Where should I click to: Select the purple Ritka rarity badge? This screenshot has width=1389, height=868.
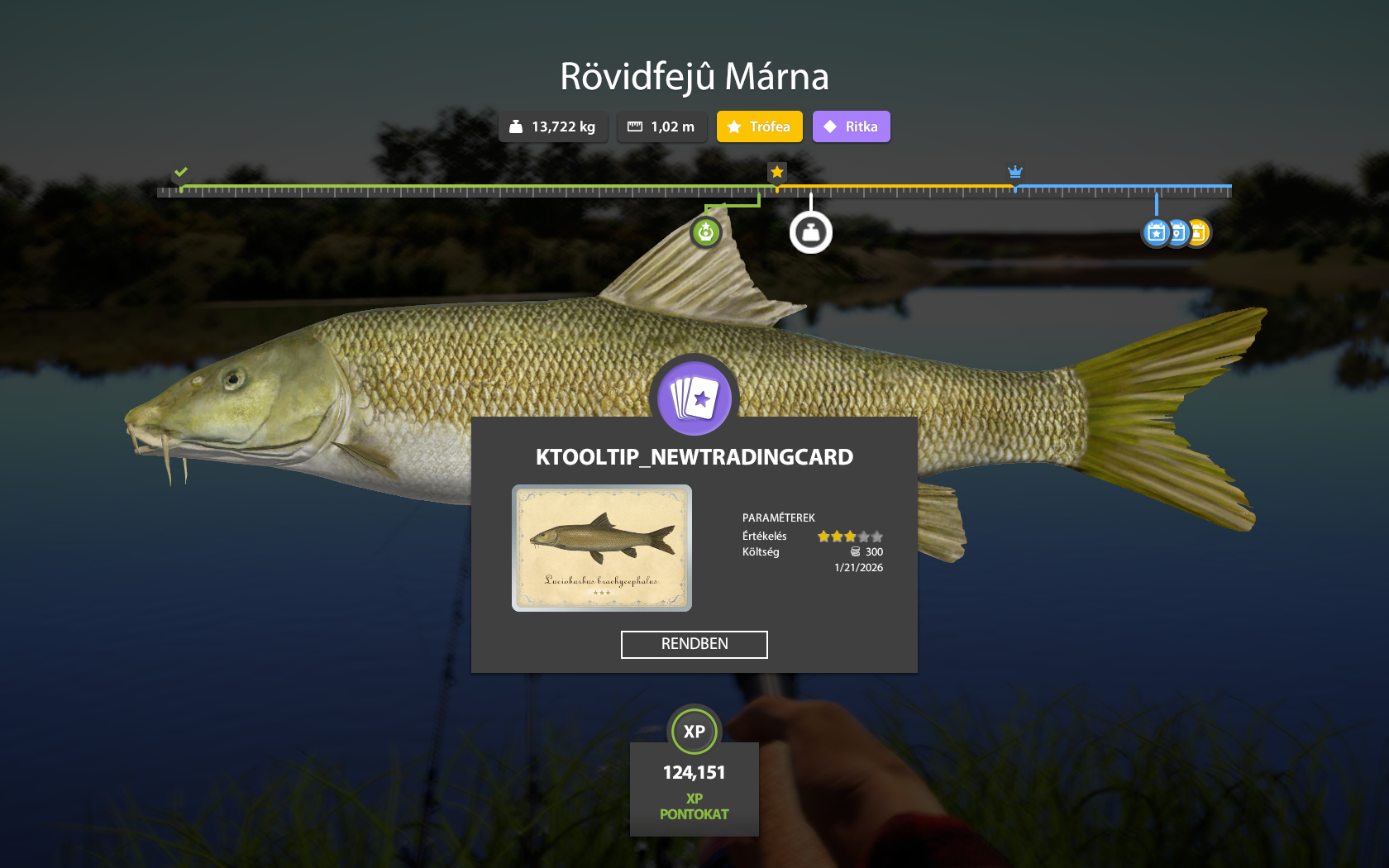pos(851,126)
